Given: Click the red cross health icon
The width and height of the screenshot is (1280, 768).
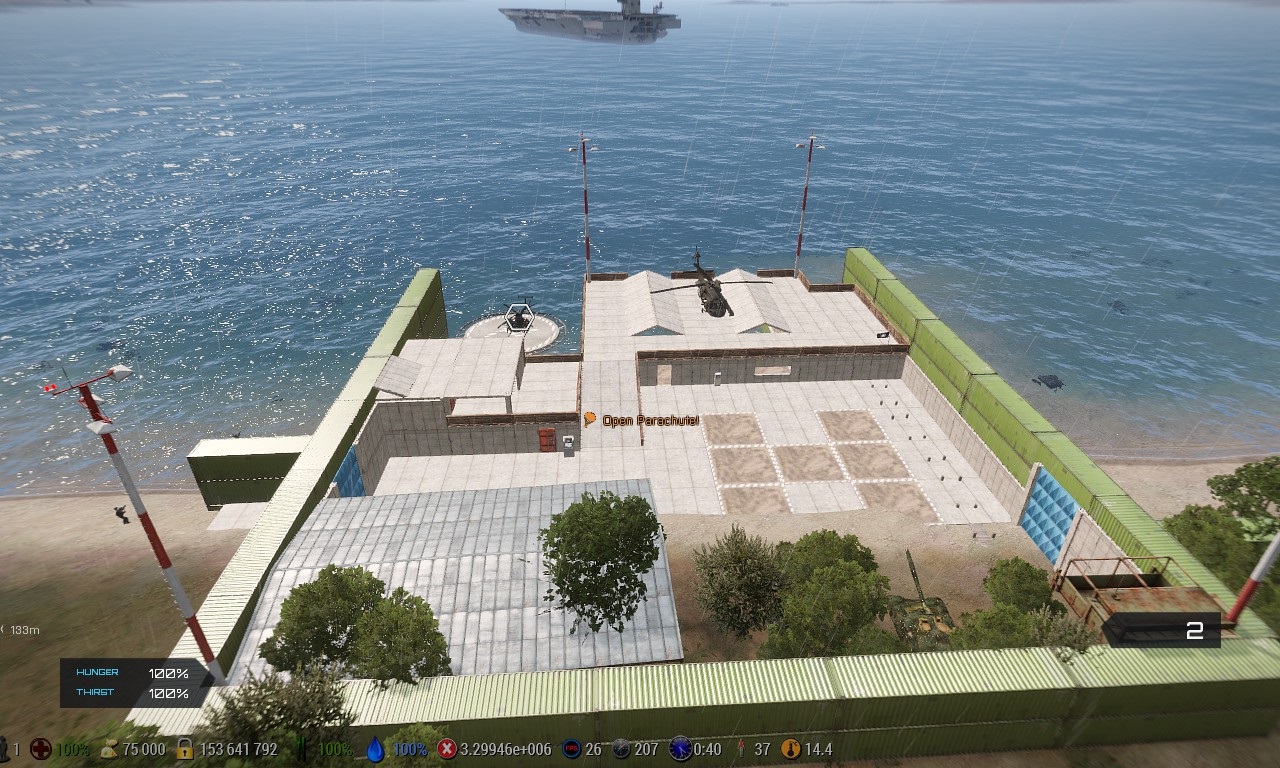Looking at the screenshot, I should pyautogui.click(x=40, y=749).
